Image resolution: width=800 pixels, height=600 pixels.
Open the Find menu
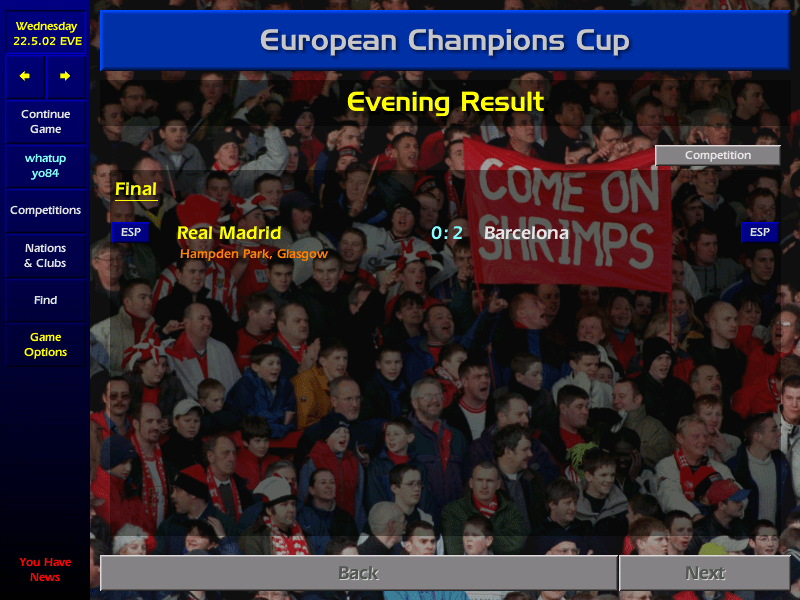tap(45, 300)
